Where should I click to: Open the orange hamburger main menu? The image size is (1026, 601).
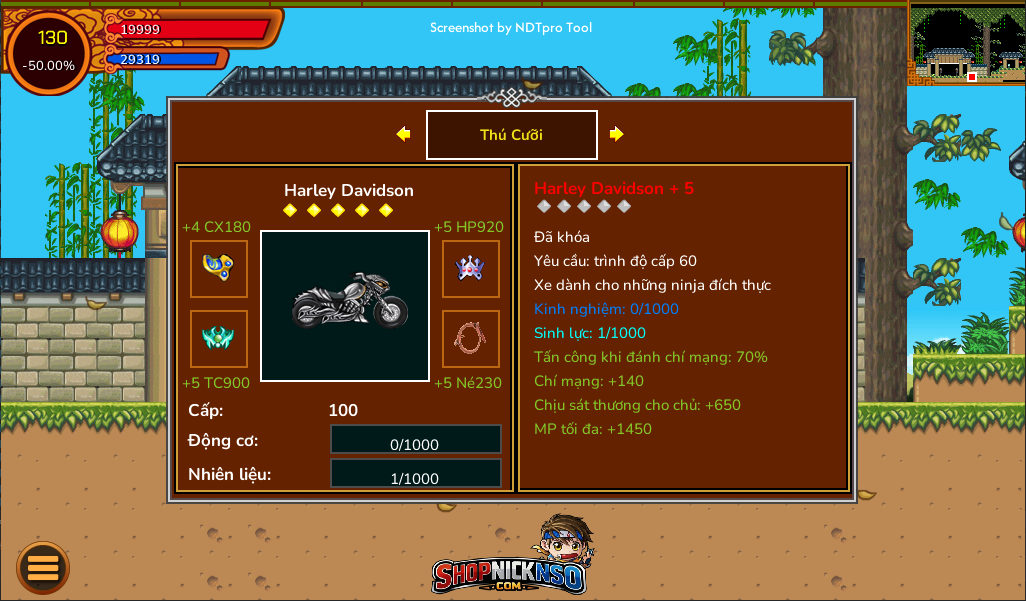pyautogui.click(x=43, y=568)
